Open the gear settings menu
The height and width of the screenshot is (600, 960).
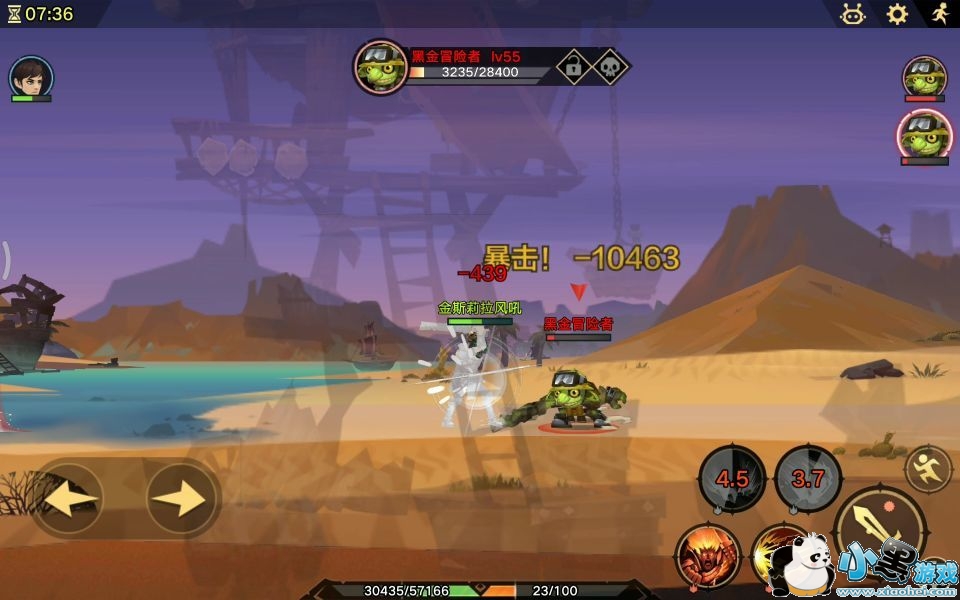[897, 14]
